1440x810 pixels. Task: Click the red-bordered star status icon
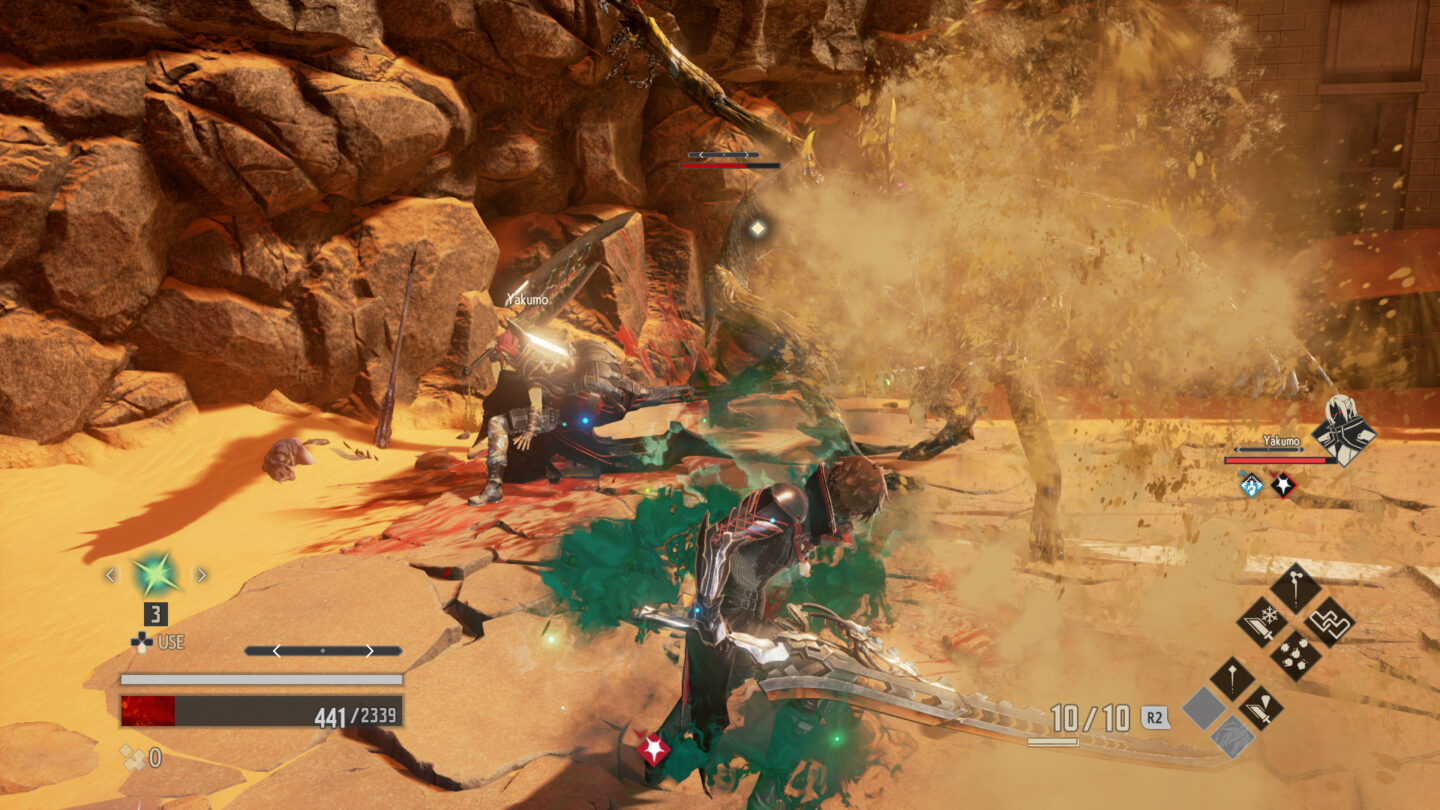coord(1284,486)
